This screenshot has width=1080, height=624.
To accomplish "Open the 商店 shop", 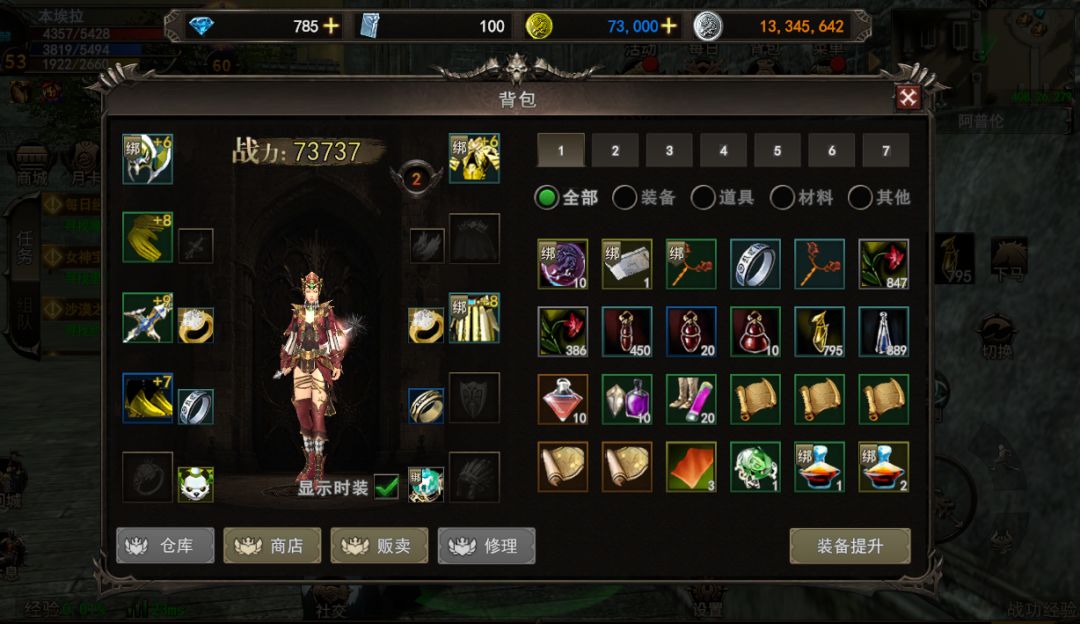I will 272,546.
